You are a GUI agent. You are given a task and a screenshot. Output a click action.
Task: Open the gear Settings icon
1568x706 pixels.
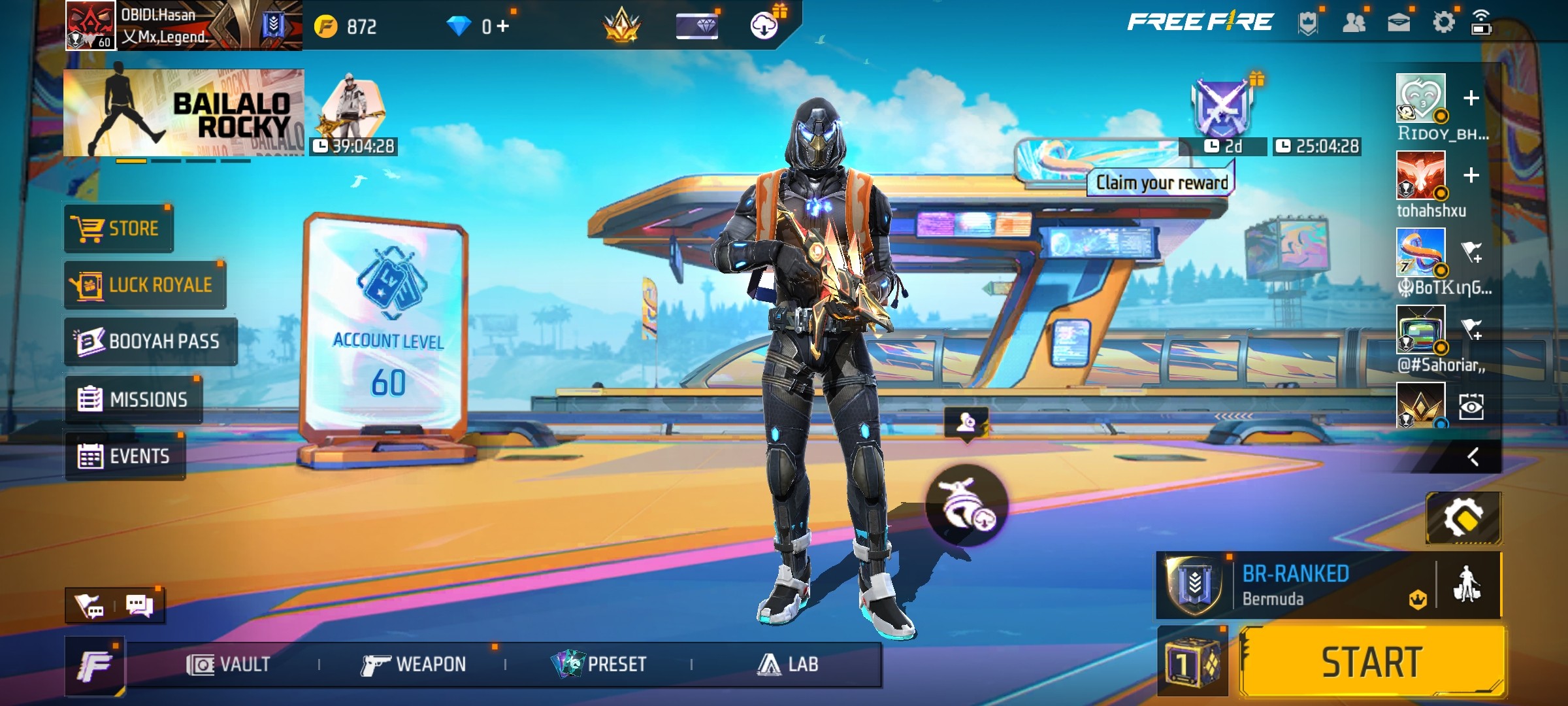click(1443, 23)
